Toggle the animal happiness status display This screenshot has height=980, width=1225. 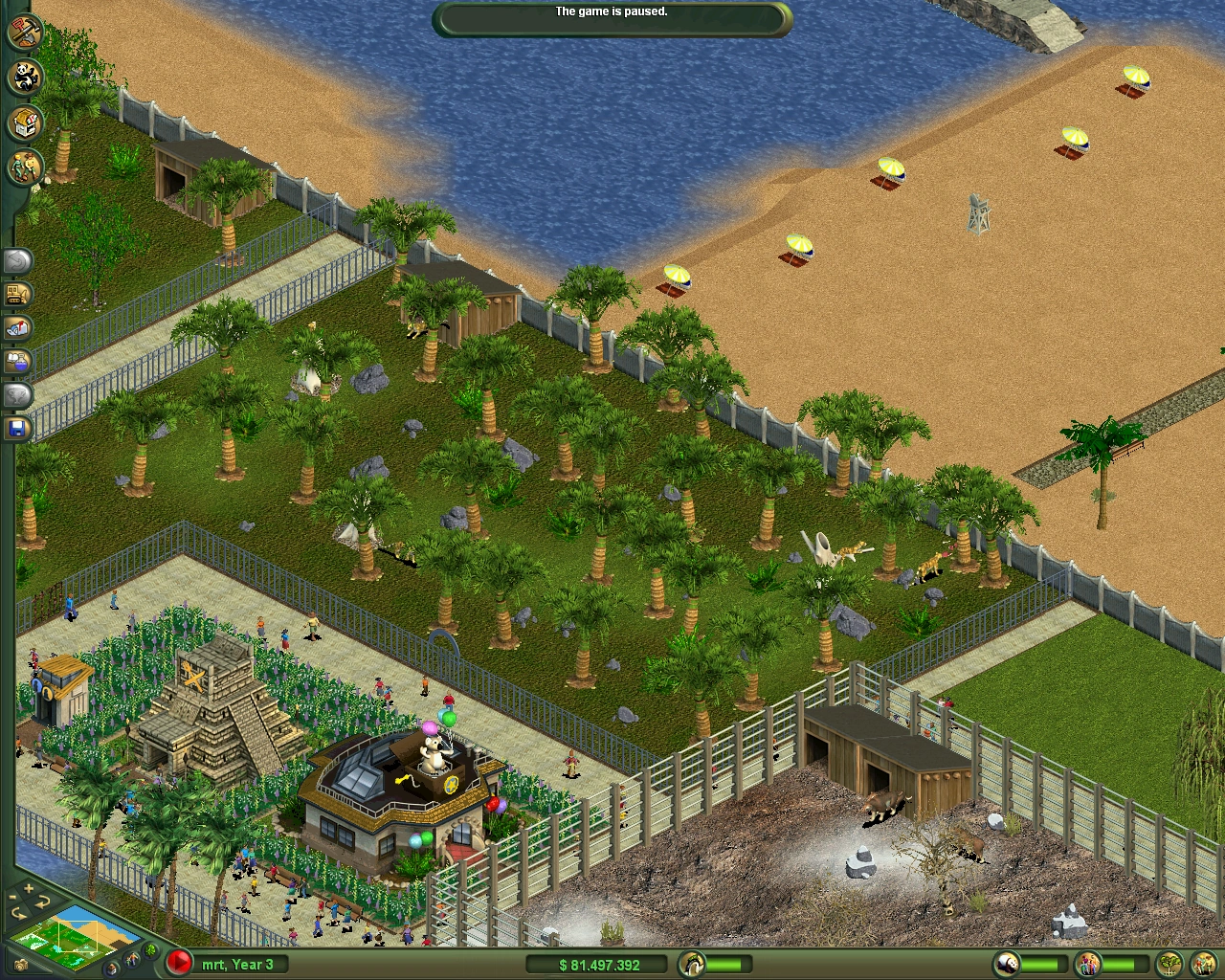(x=1007, y=962)
